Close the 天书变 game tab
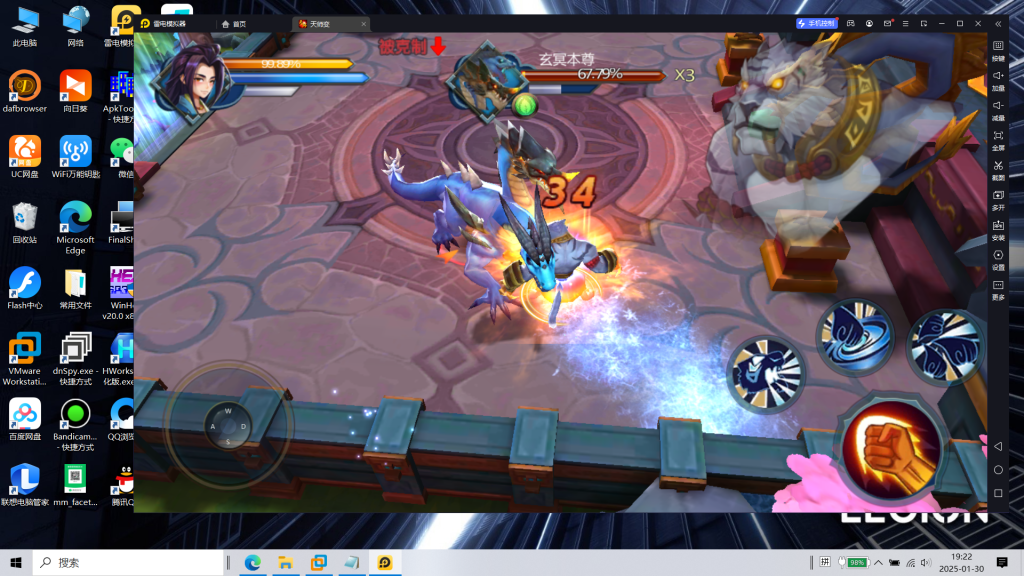This screenshot has height=576, width=1024. click(362, 23)
